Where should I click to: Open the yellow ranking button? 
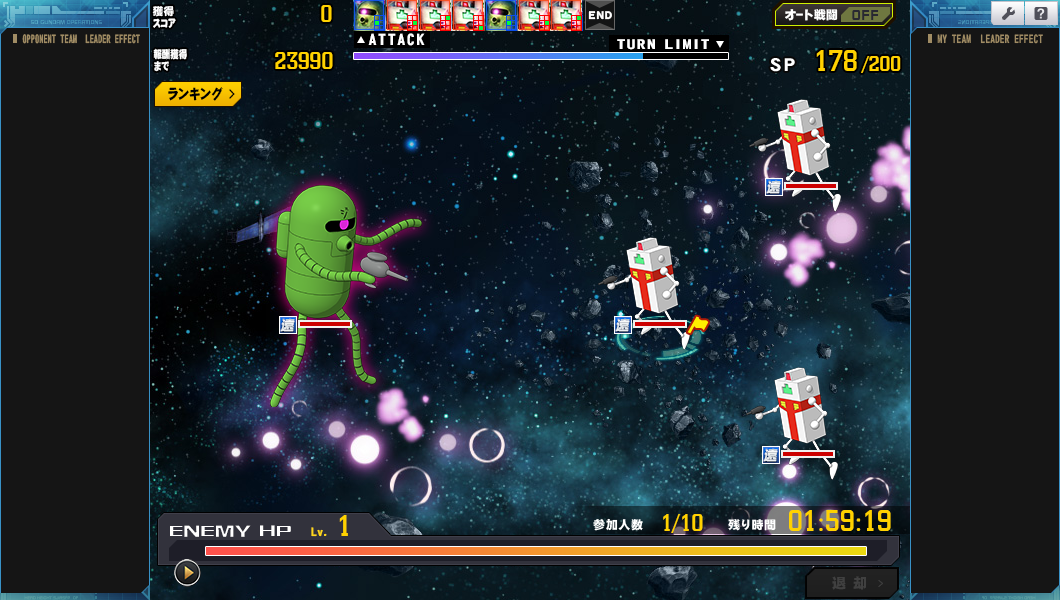click(198, 94)
